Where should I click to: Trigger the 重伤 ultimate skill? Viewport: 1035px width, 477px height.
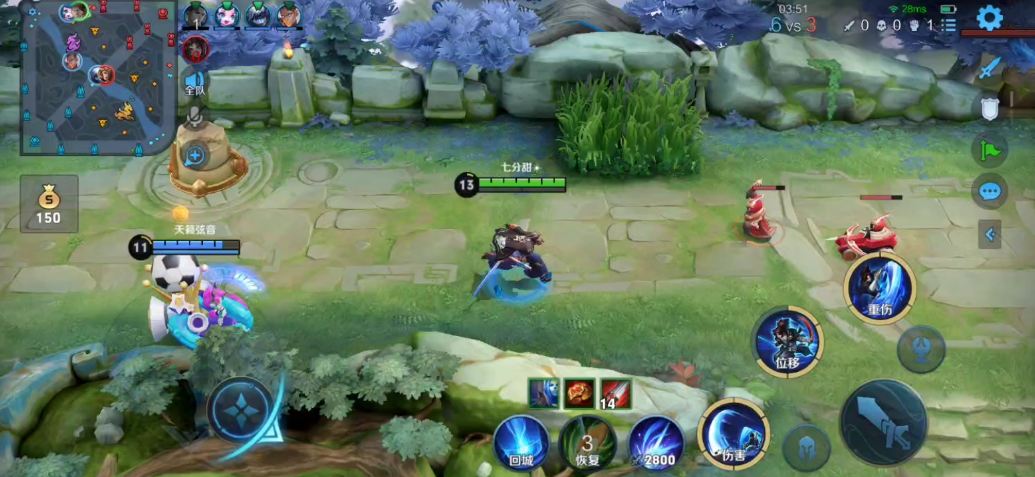pos(879,289)
